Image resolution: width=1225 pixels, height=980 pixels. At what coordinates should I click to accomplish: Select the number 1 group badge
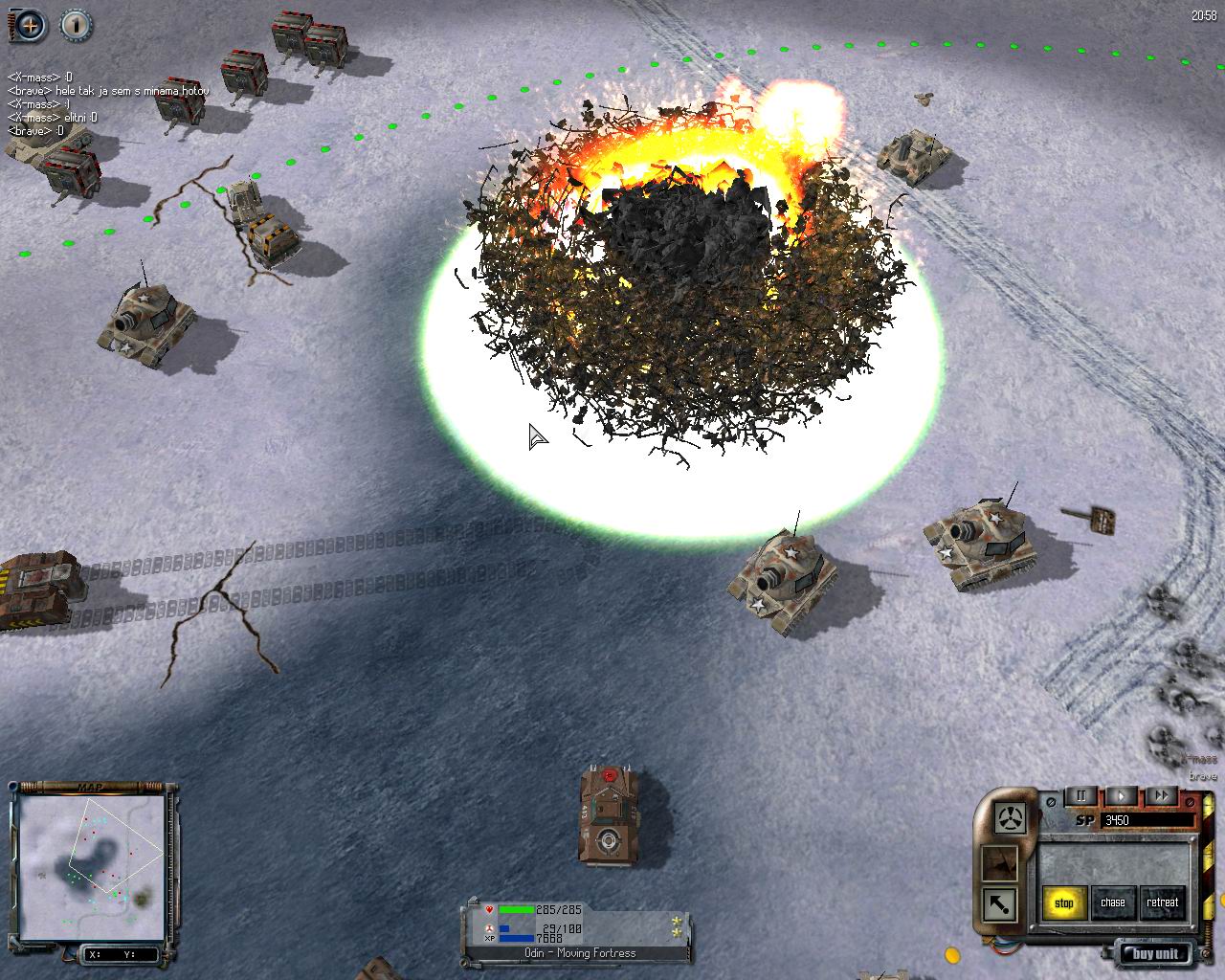76,25
